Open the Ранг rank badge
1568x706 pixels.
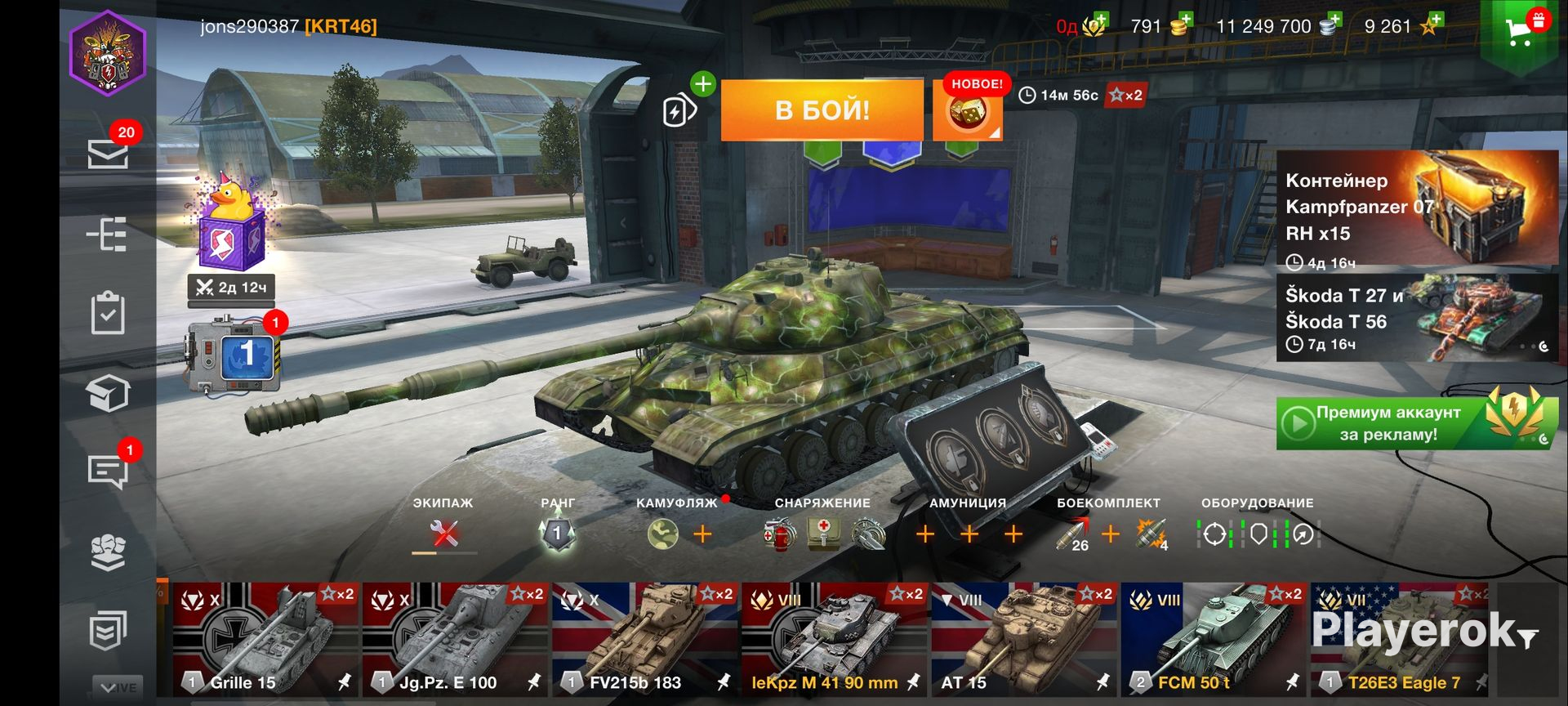tap(558, 534)
